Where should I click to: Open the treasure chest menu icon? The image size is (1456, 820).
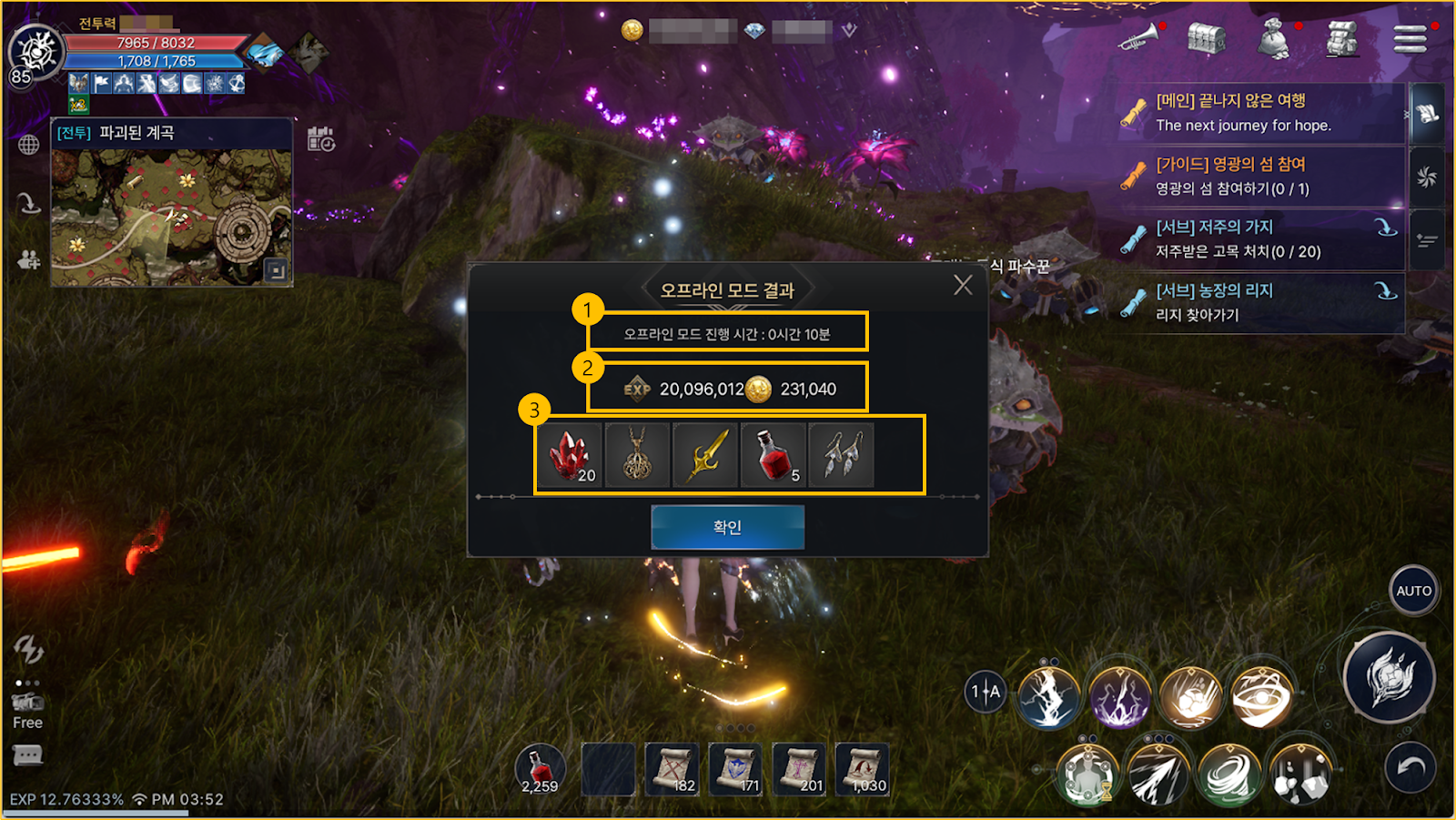tap(1206, 39)
